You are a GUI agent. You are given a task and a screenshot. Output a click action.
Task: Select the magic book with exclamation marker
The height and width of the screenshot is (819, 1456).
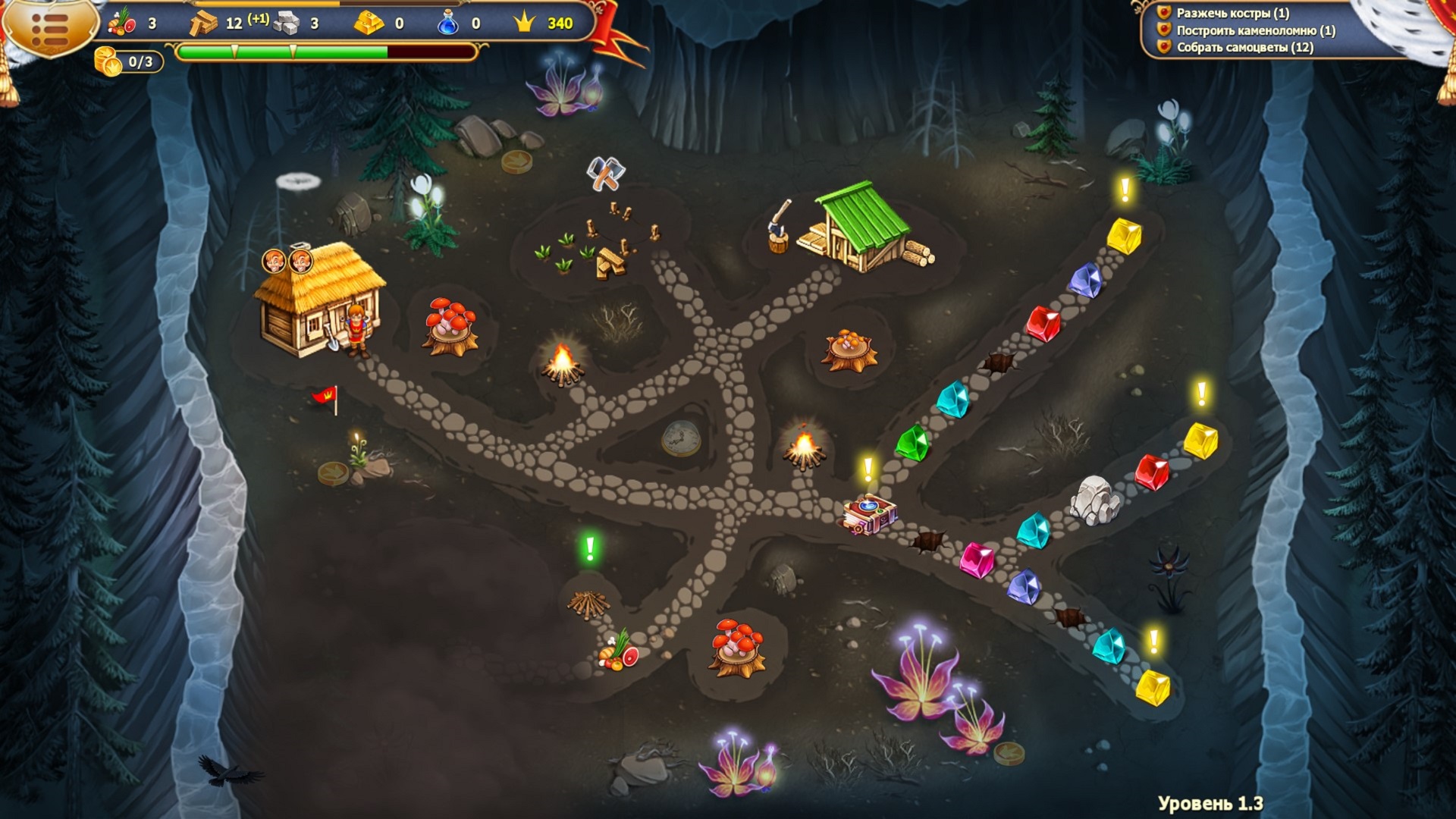click(x=870, y=513)
